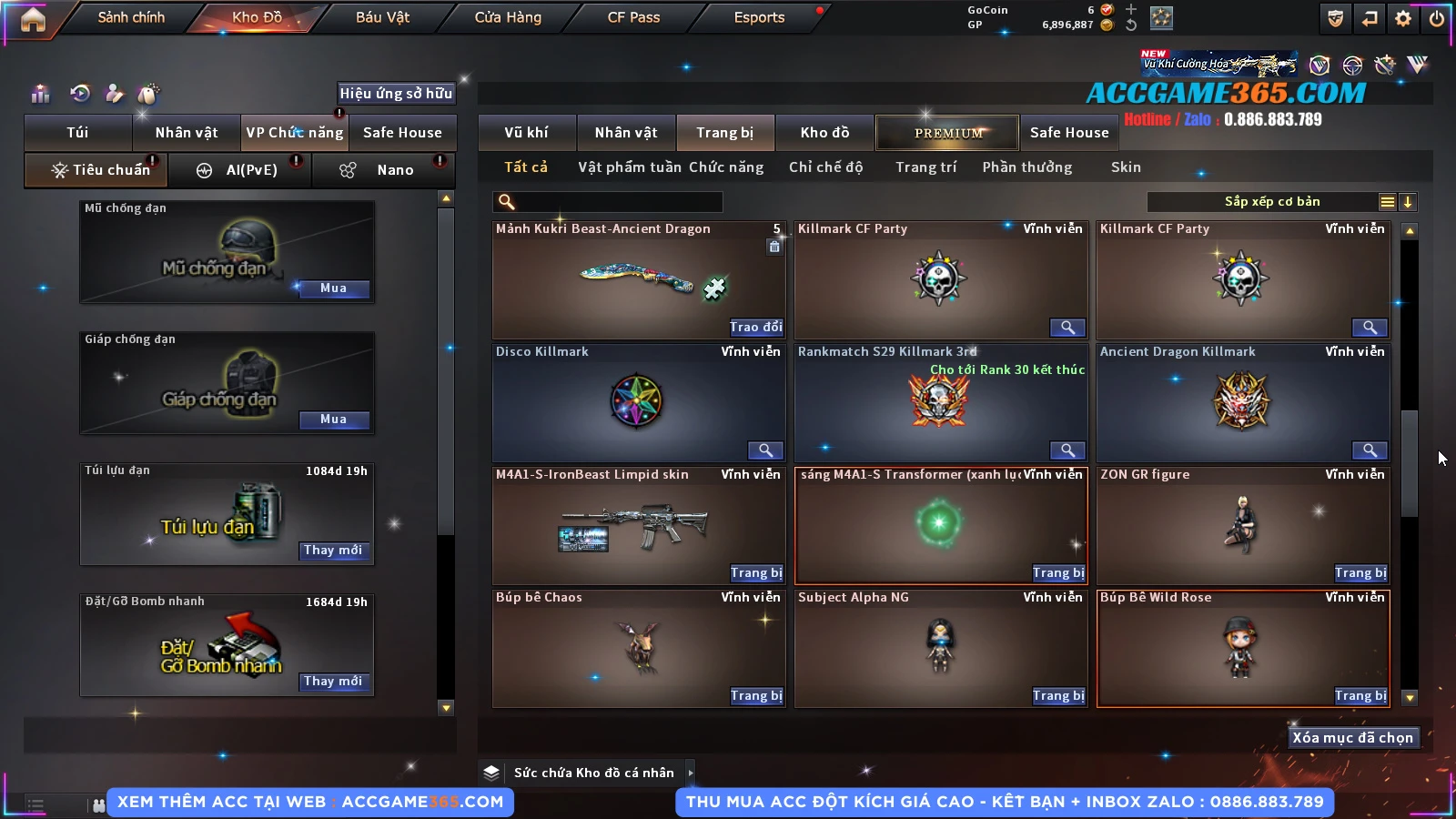Open the Báu Vật menu
1456x819 pixels.
click(x=382, y=17)
